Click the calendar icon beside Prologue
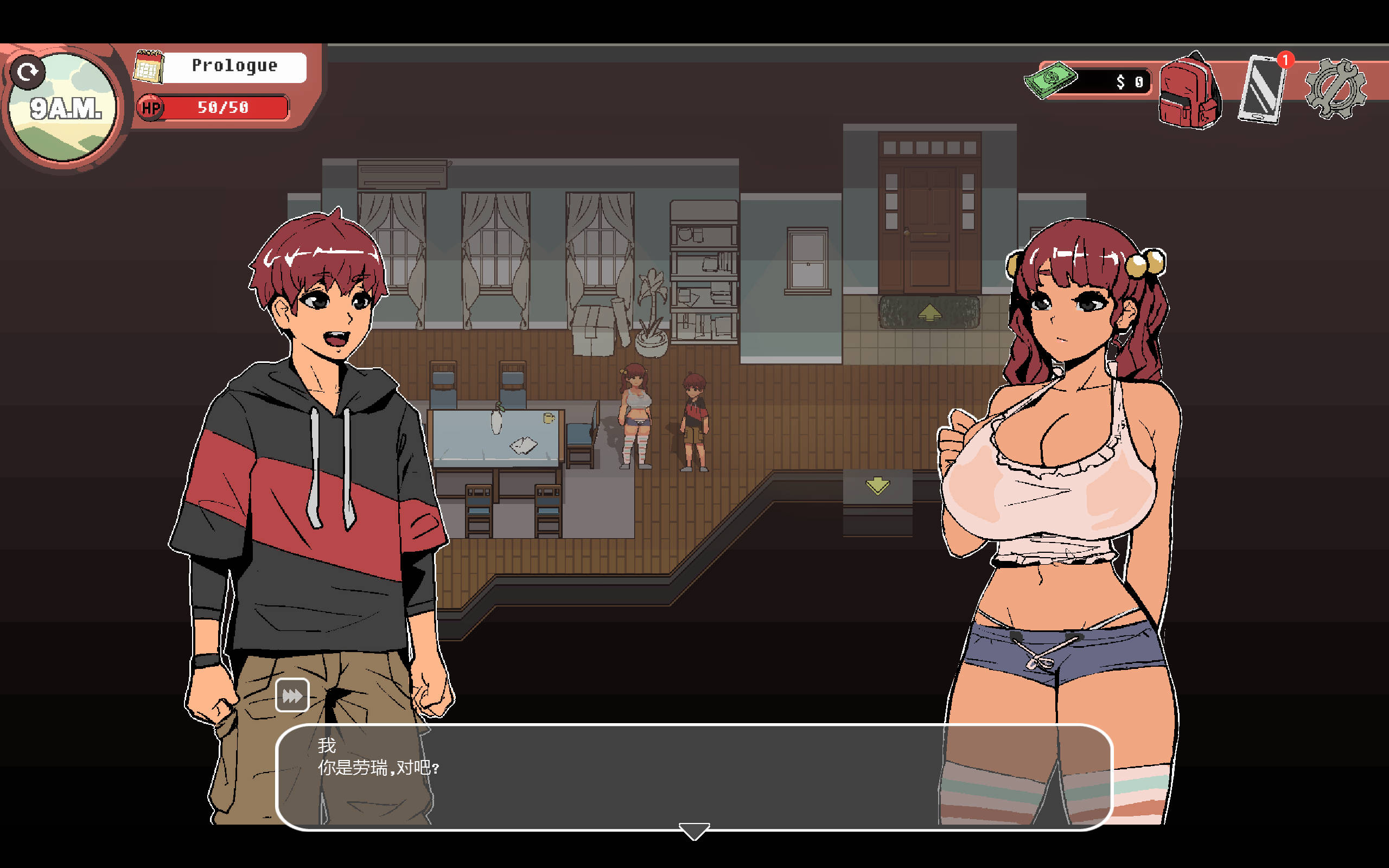Image resolution: width=1389 pixels, height=868 pixels. pos(148,66)
